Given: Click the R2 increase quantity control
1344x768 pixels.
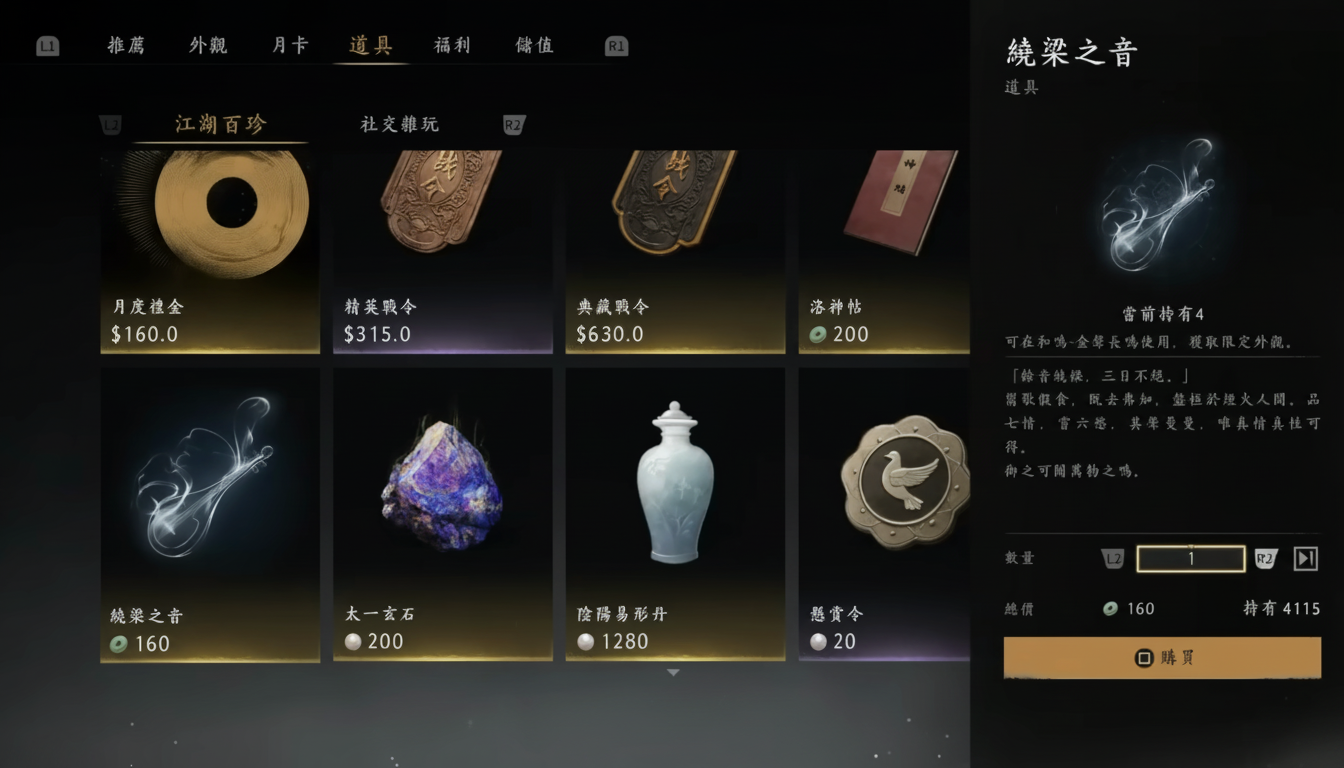Looking at the screenshot, I should click(1266, 558).
